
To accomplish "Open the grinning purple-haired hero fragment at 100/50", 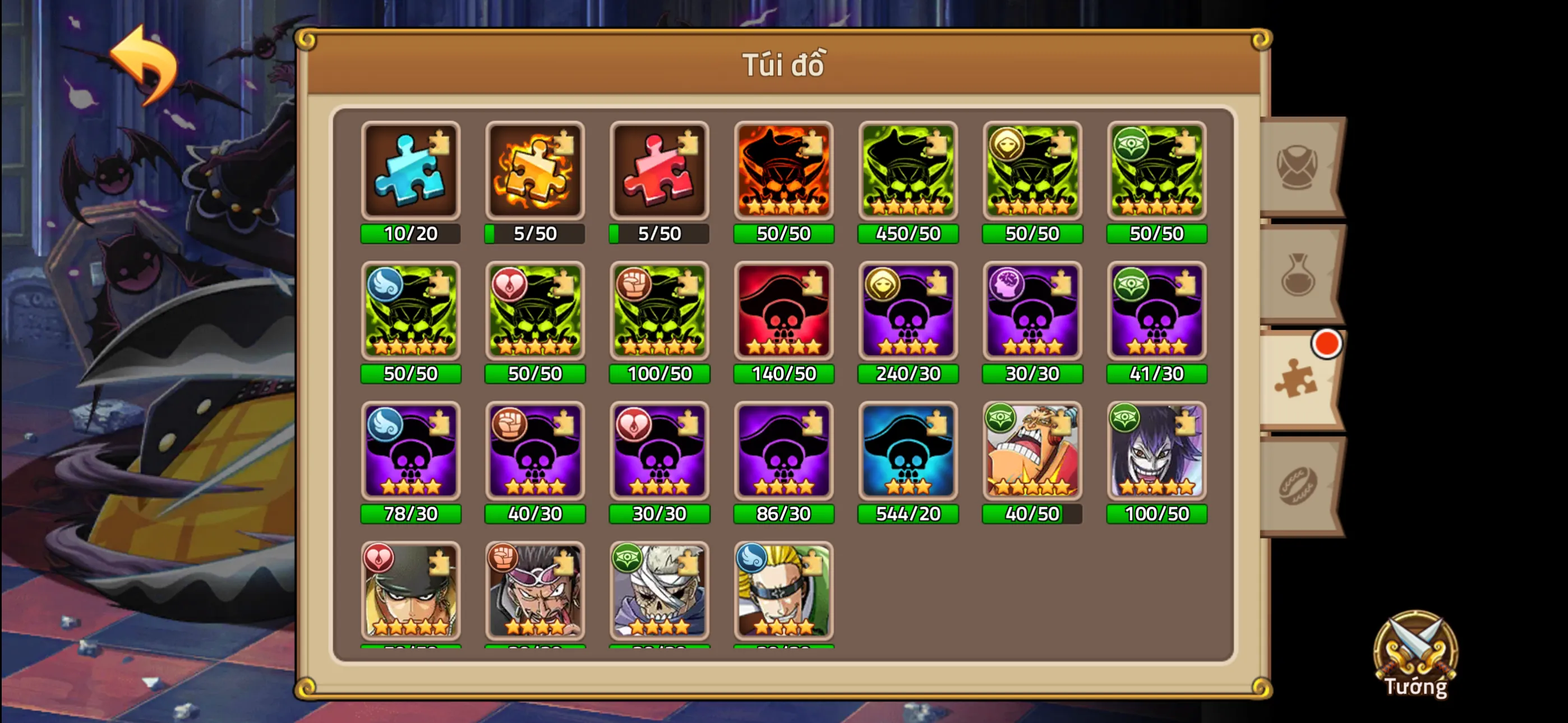I will click(x=1156, y=452).
